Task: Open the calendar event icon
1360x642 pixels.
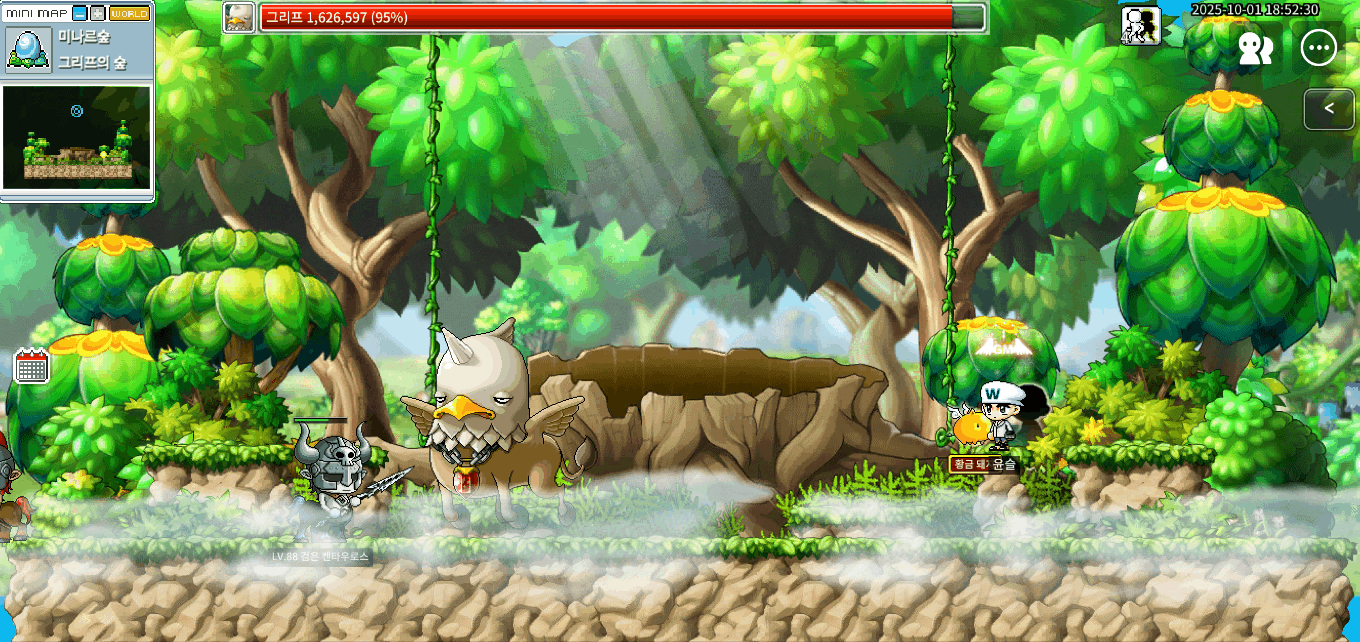Action: tap(32, 366)
